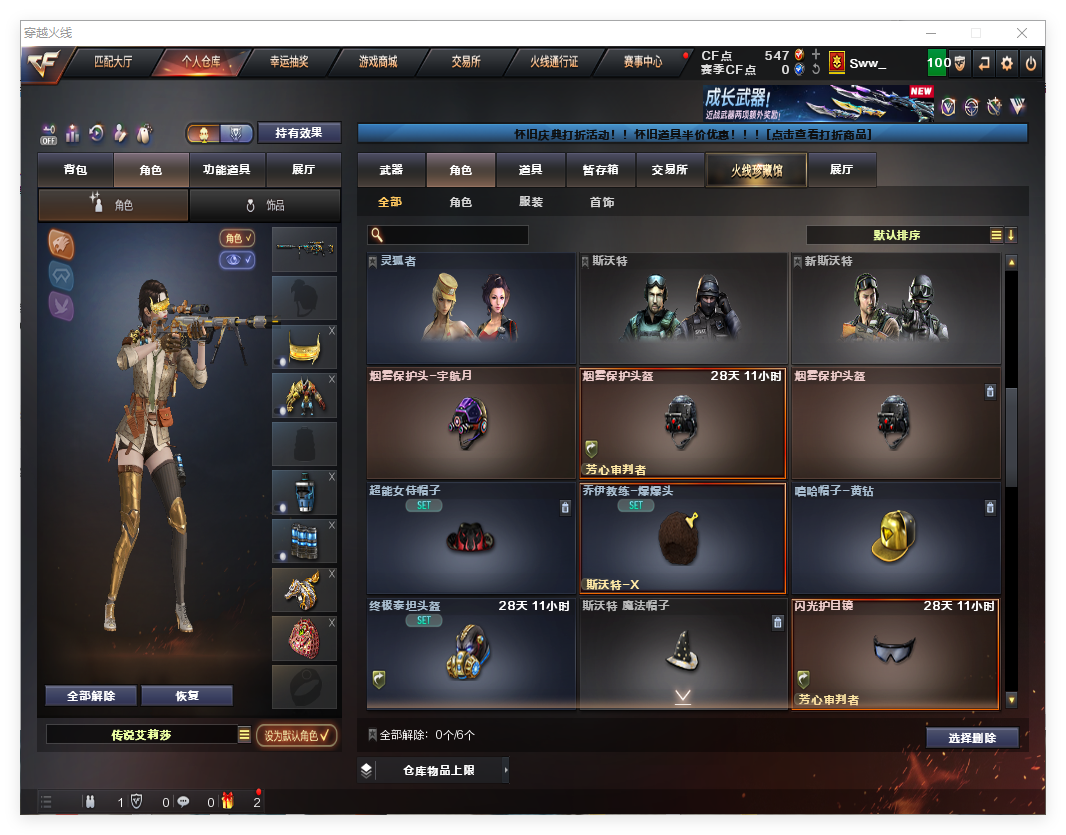
Task: Open the 匹配大厅 matchmaking lobby
Action: 113,62
